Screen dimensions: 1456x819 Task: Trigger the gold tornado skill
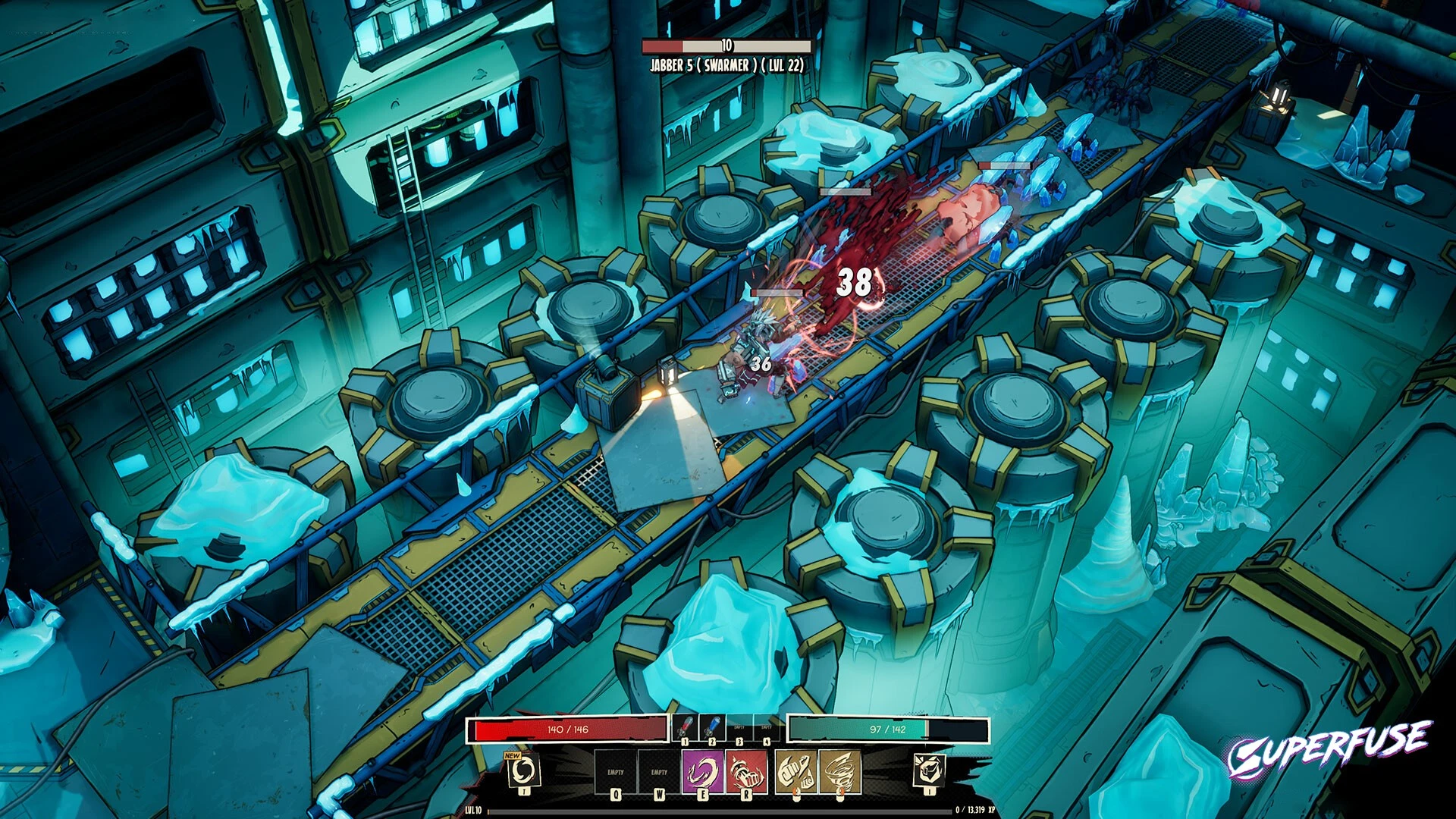tap(839, 772)
